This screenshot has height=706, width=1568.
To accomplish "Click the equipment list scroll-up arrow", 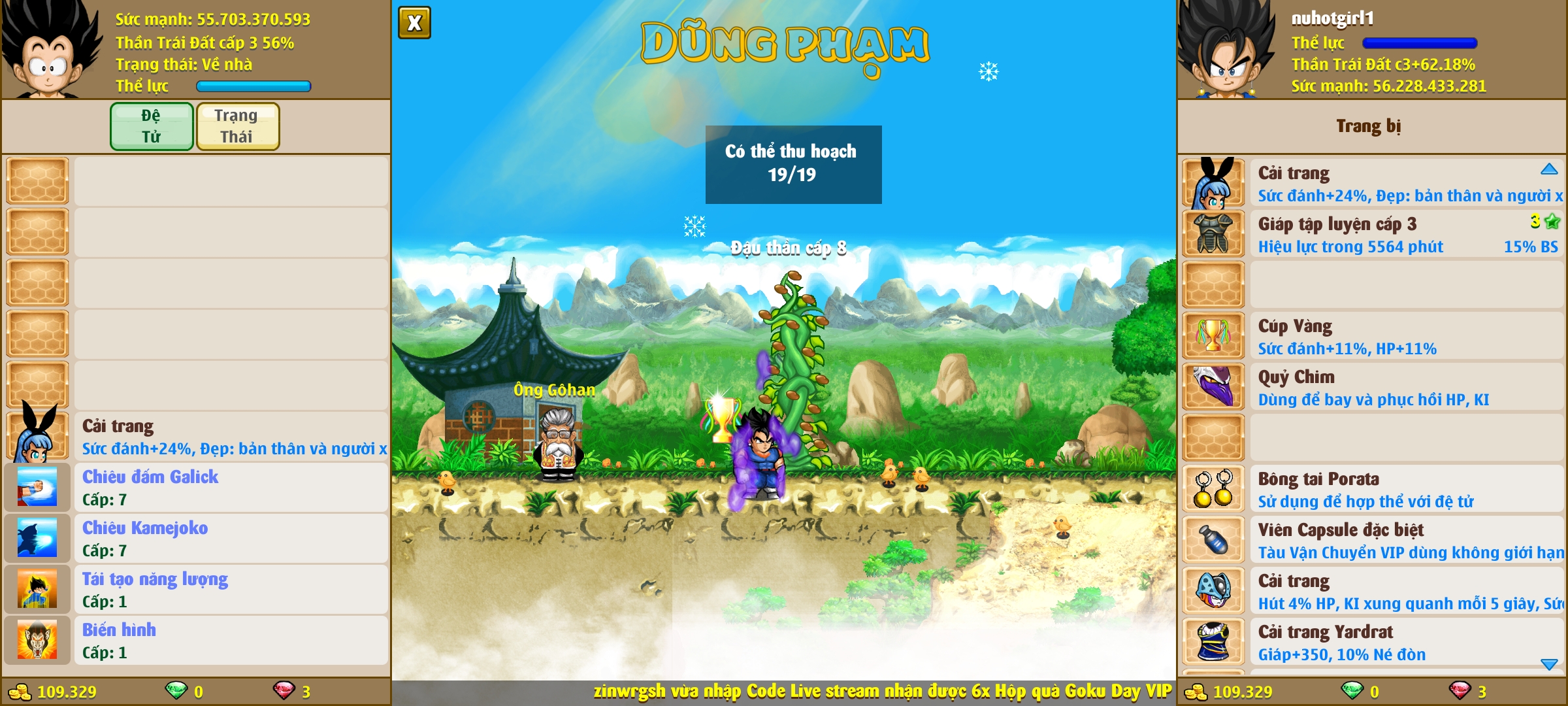I will [1549, 169].
